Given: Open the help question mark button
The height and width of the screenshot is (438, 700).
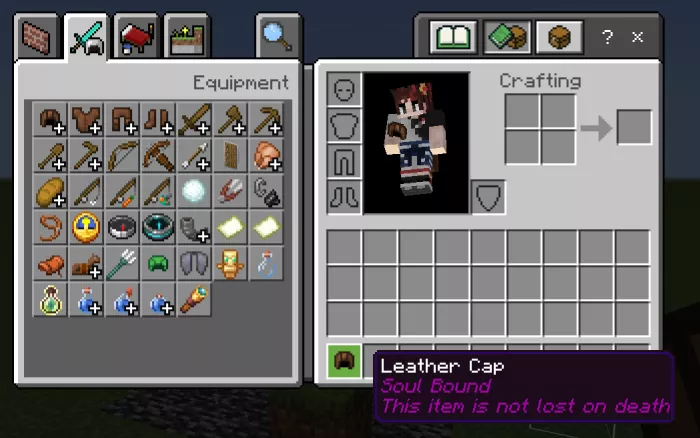Looking at the screenshot, I should (x=608, y=38).
